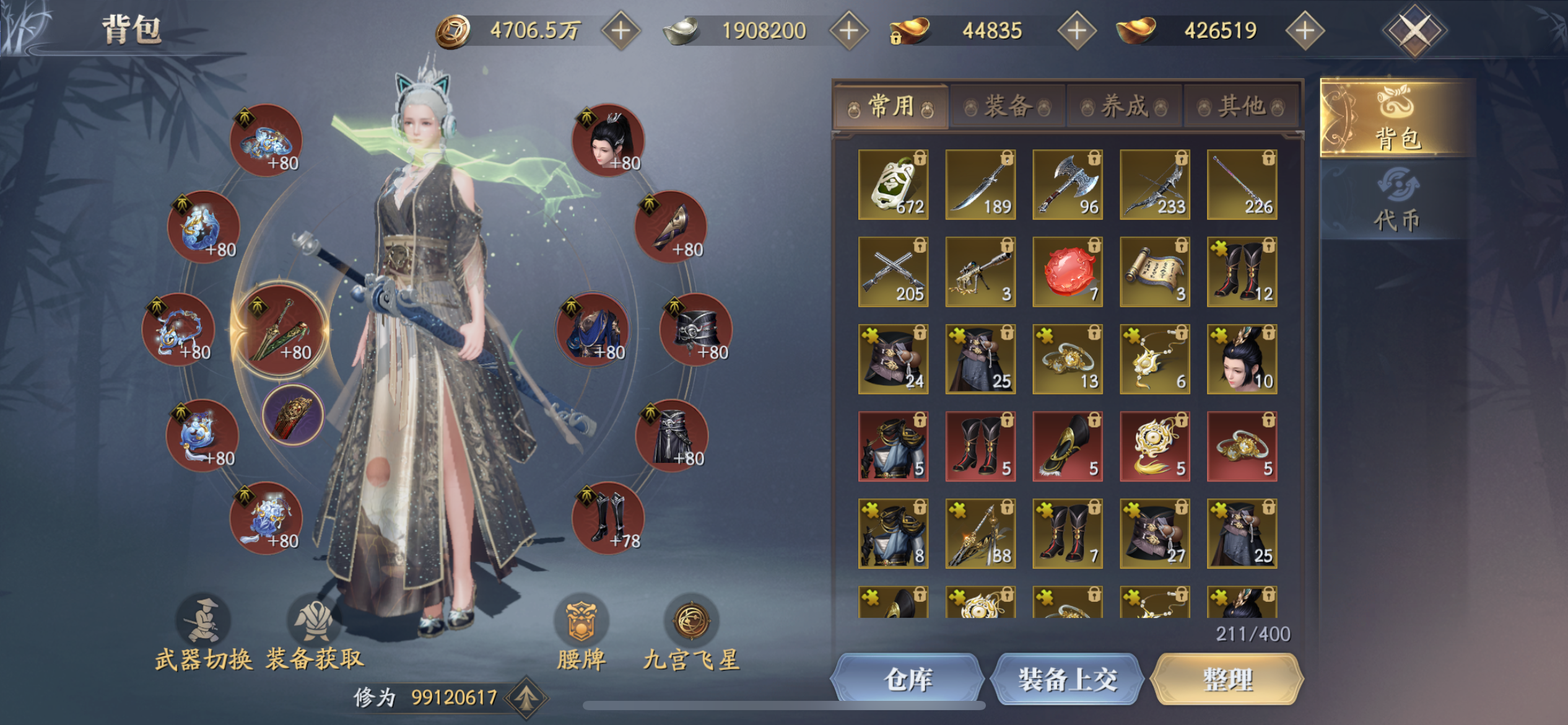Open the 养成 tab

pos(1124,107)
